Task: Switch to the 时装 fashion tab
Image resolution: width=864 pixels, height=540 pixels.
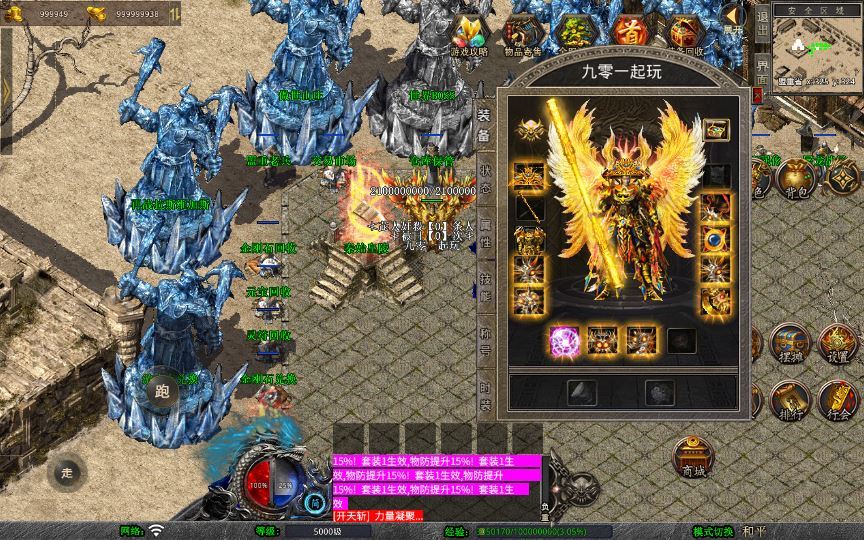Action: 485,398
